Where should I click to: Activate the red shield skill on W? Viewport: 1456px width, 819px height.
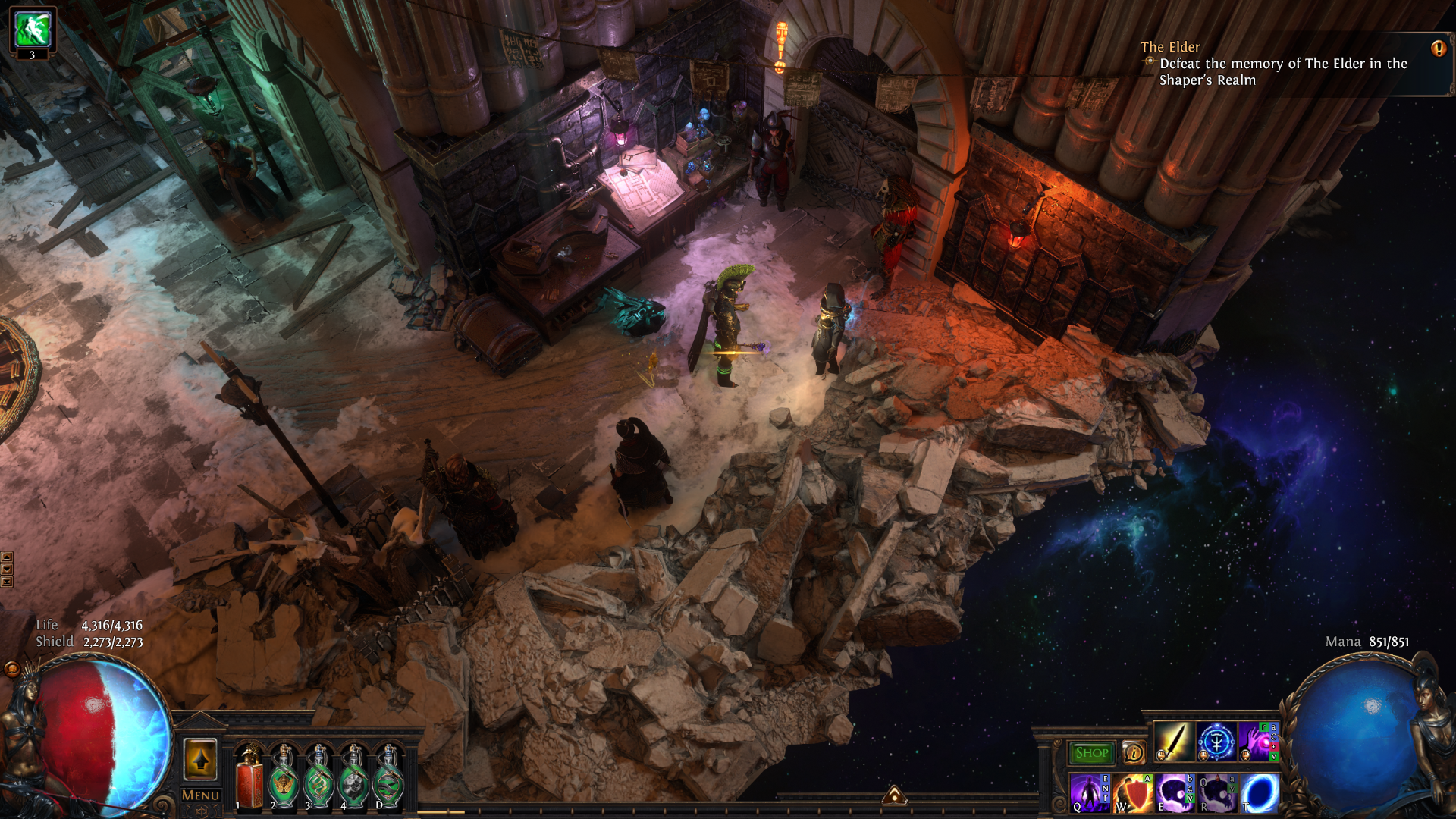(x=1132, y=792)
